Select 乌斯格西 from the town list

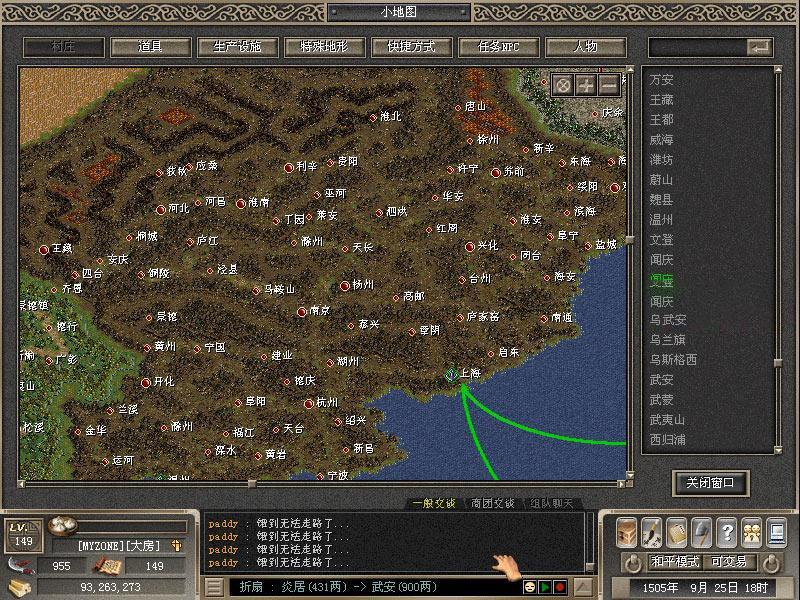point(672,359)
